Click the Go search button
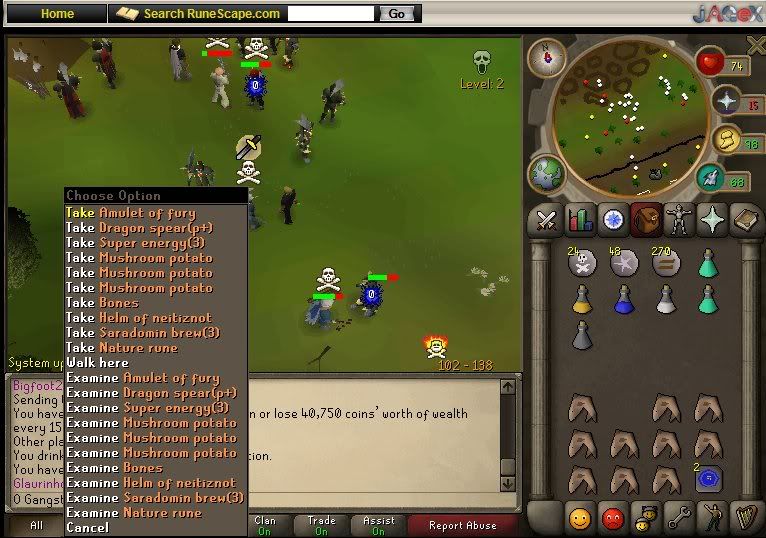Image resolution: width=766 pixels, height=538 pixels. click(x=396, y=14)
